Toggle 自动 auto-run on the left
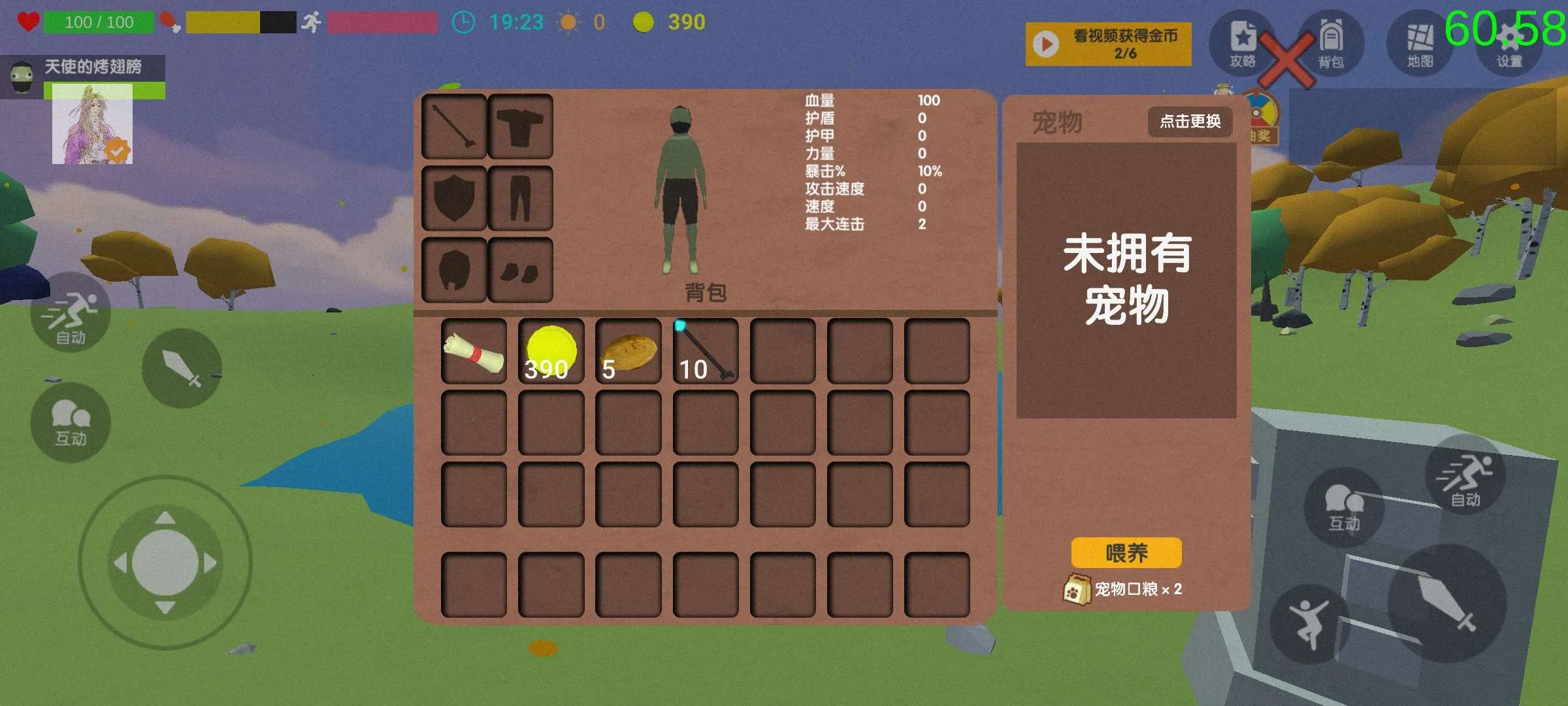 70,312
